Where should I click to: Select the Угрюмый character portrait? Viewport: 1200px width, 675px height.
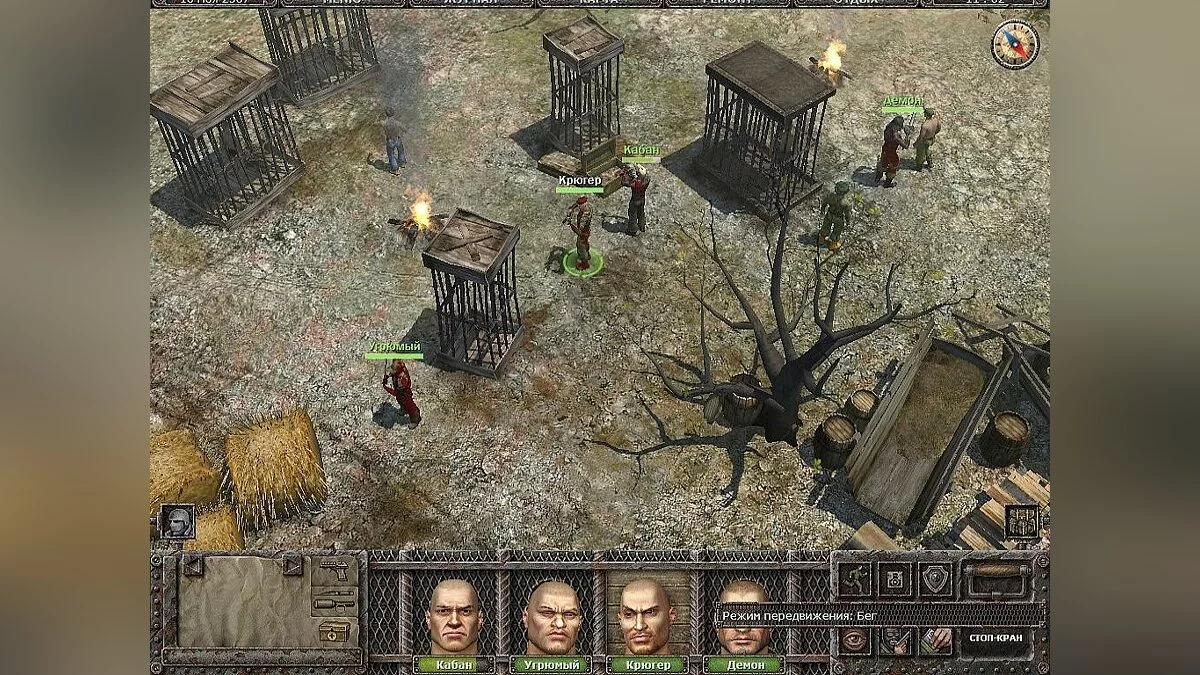549,616
